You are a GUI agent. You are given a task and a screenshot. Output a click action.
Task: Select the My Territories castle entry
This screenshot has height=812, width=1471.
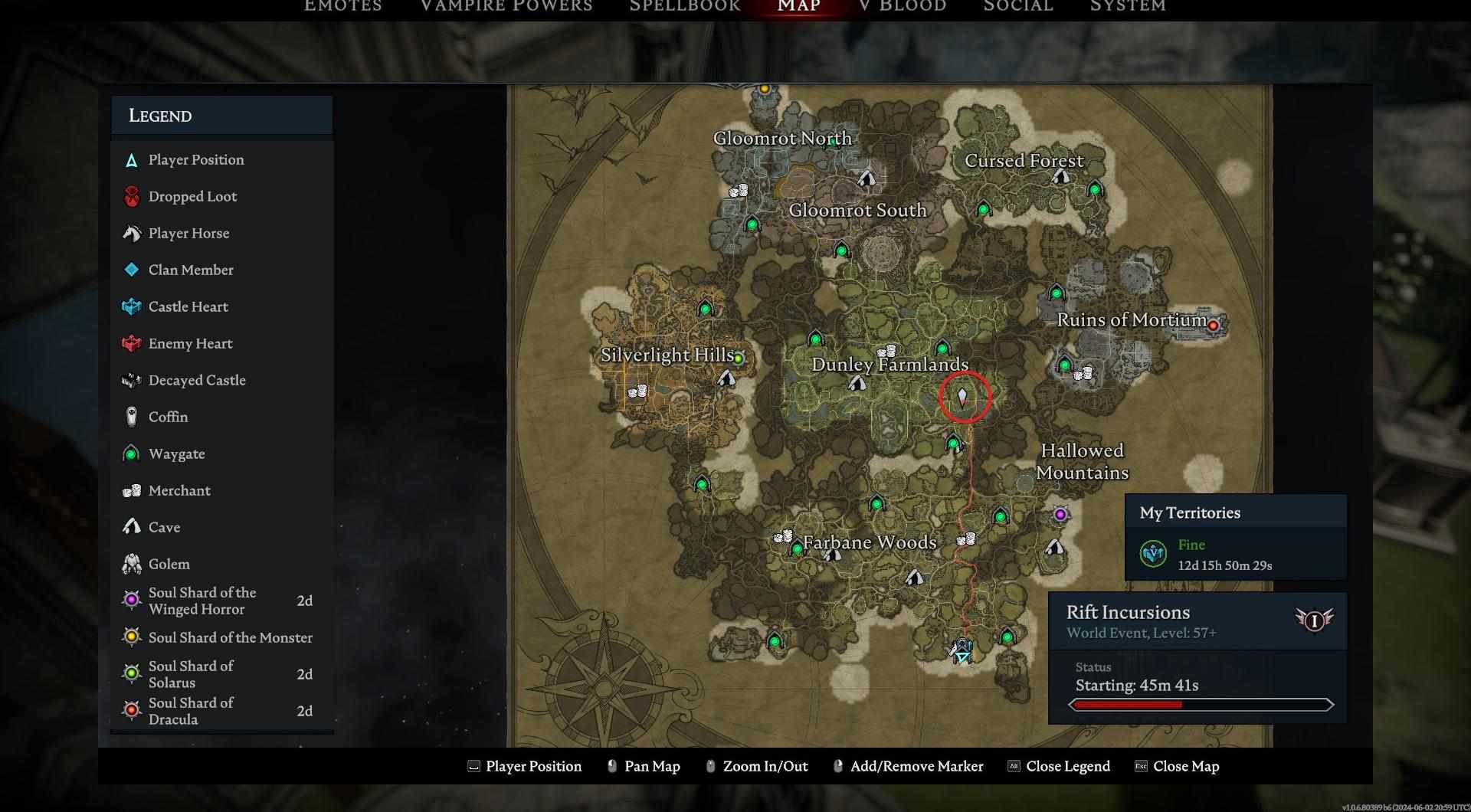click(1224, 555)
